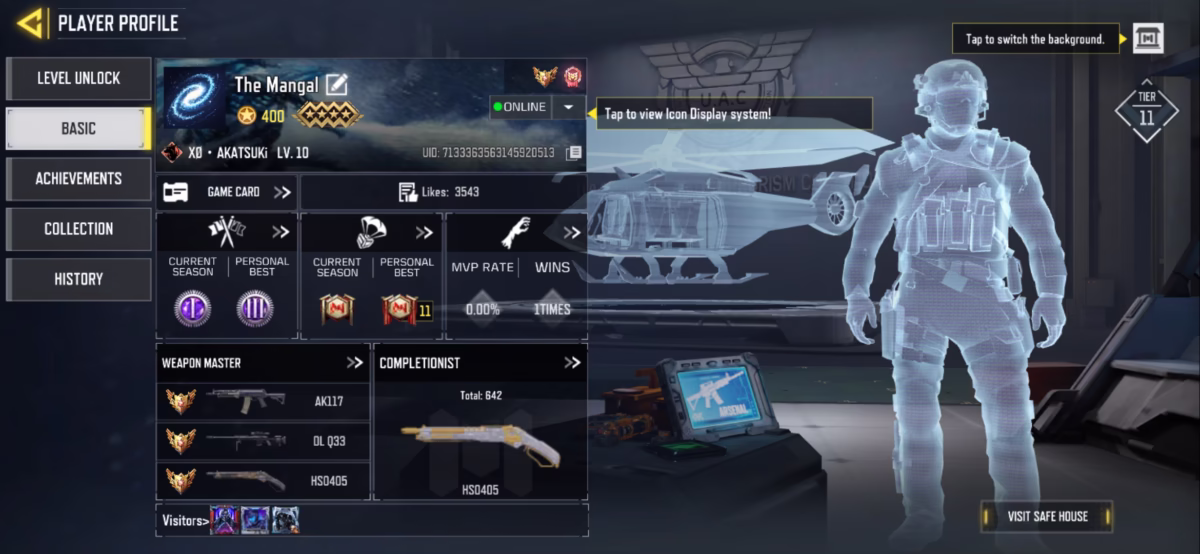Choose the DL Q33 weapon row

click(263, 440)
